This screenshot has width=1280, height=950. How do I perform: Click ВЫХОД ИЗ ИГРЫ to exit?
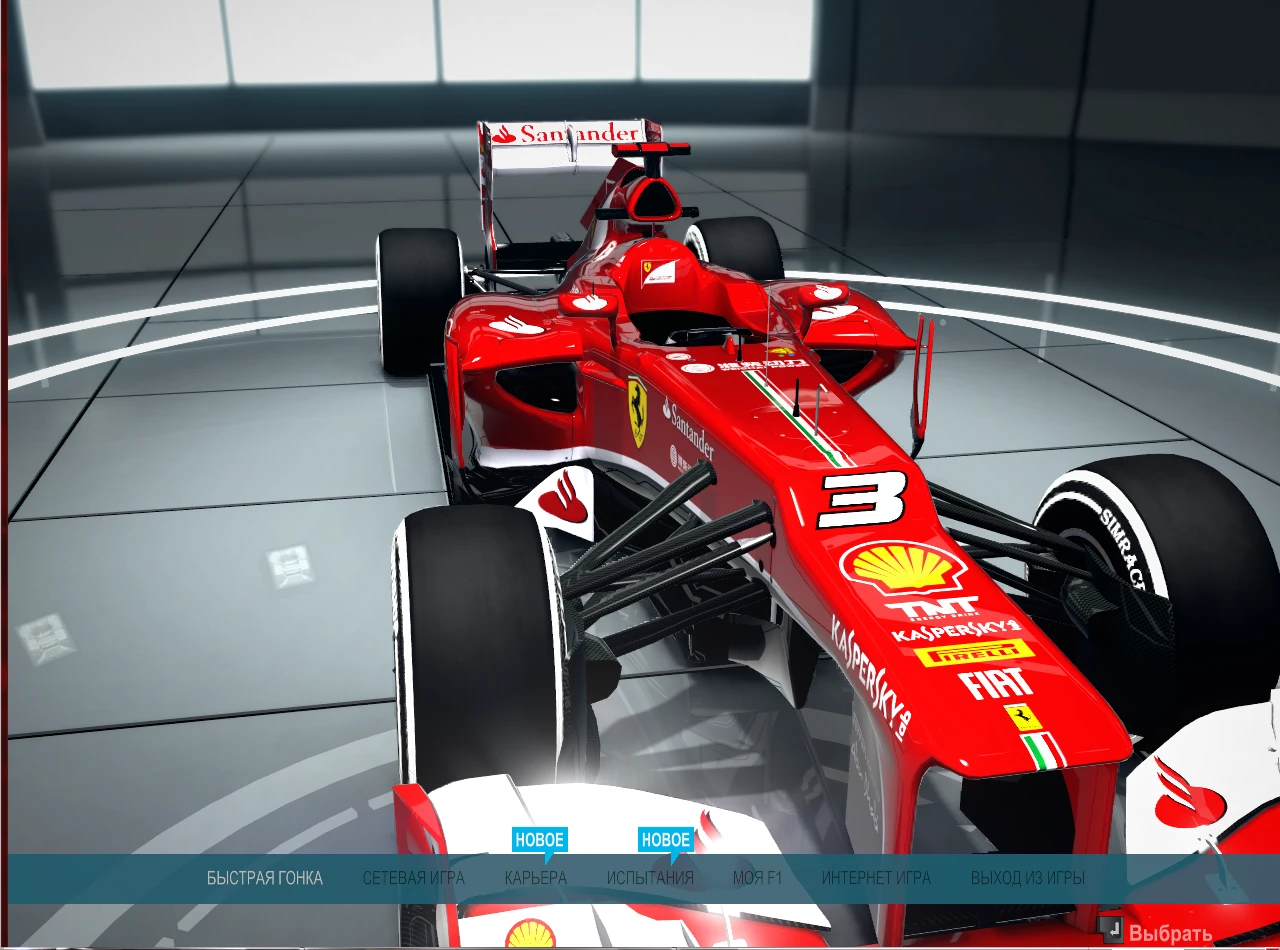(x=1027, y=877)
